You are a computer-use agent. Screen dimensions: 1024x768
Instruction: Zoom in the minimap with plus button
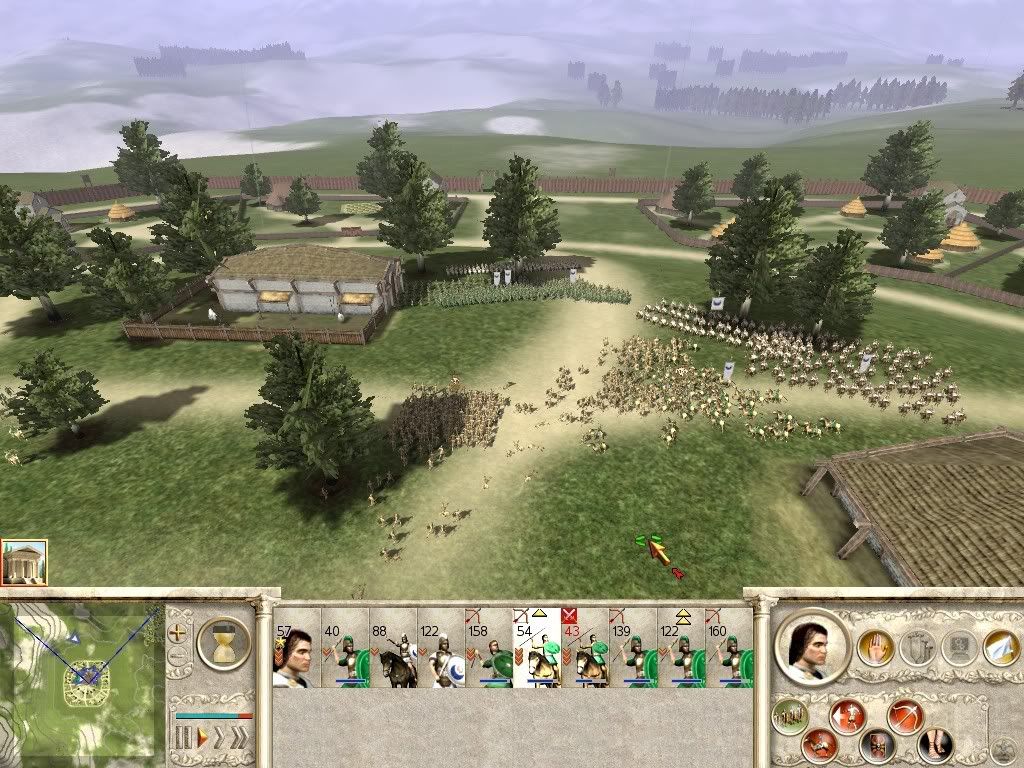point(179,632)
